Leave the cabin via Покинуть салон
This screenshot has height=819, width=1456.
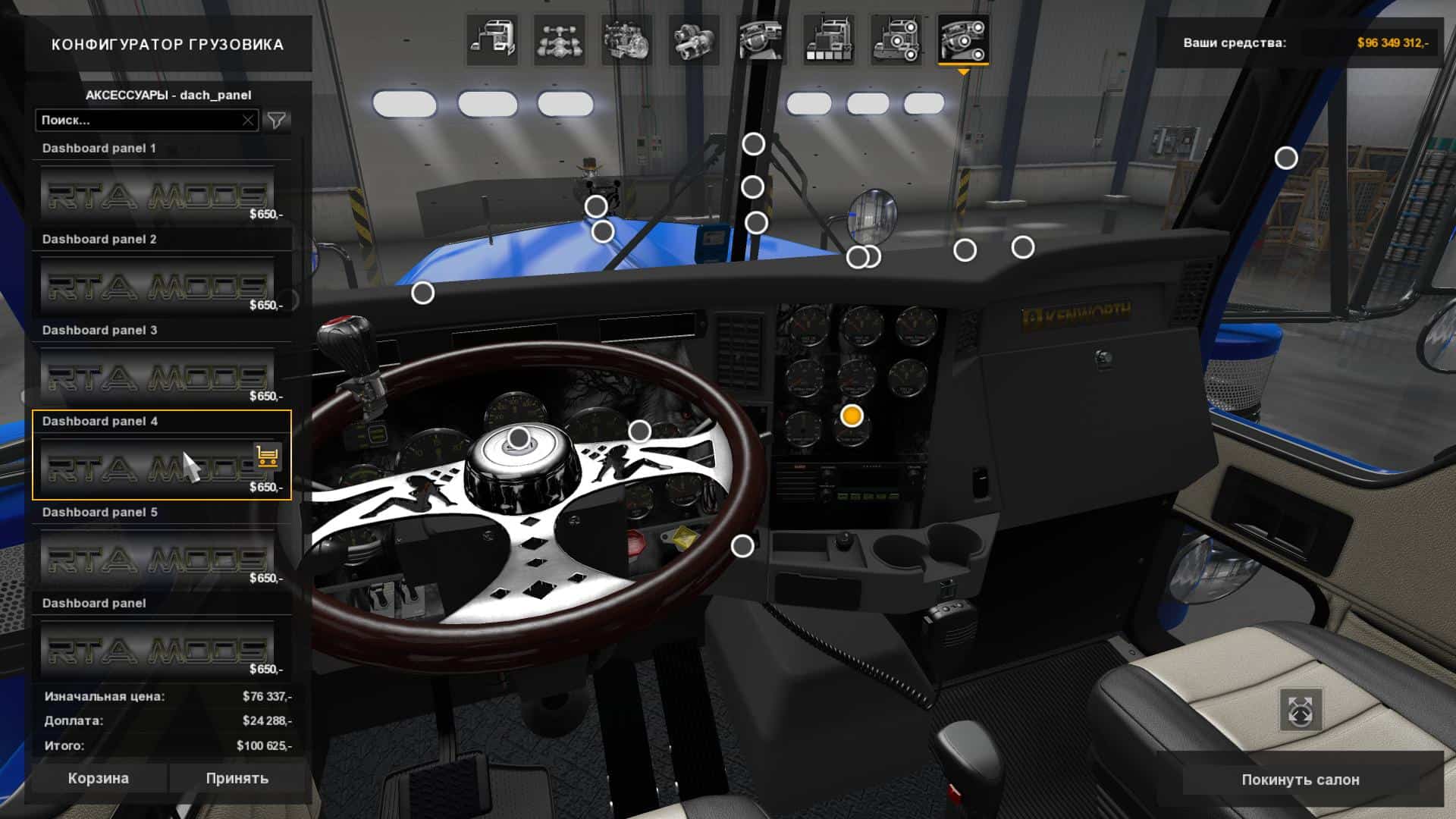pos(1300,780)
